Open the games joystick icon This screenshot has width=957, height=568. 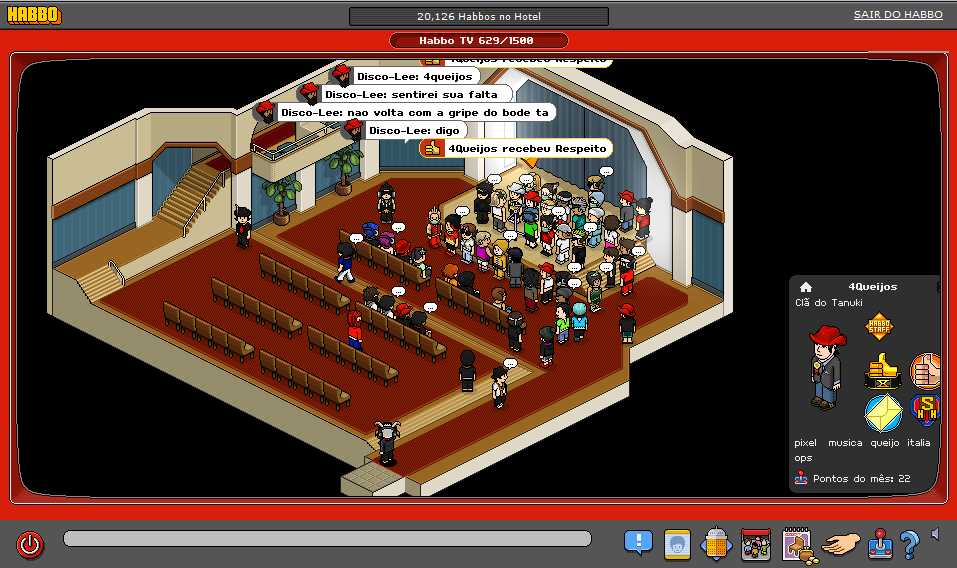pyautogui.click(x=880, y=544)
